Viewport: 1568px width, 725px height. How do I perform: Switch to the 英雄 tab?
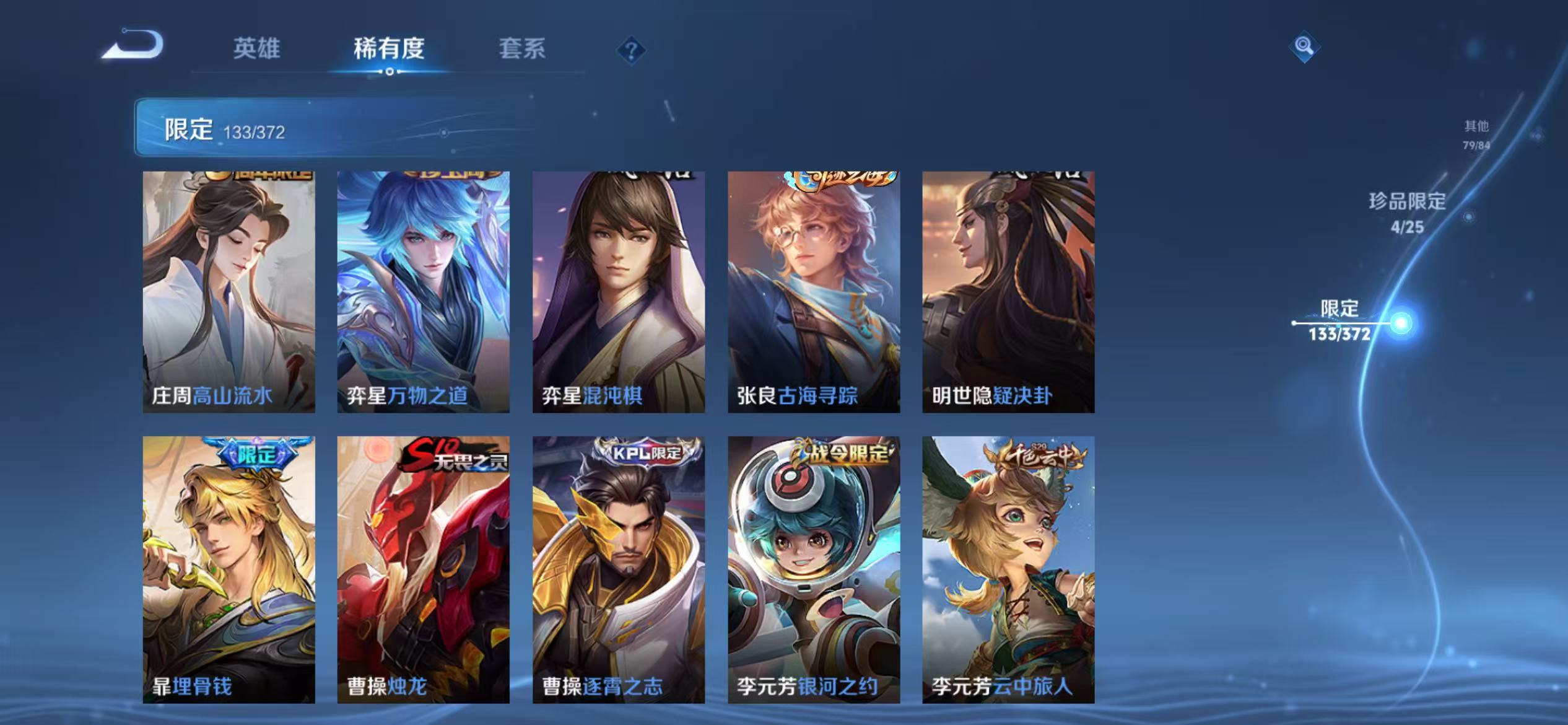pyautogui.click(x=258, y=50)
